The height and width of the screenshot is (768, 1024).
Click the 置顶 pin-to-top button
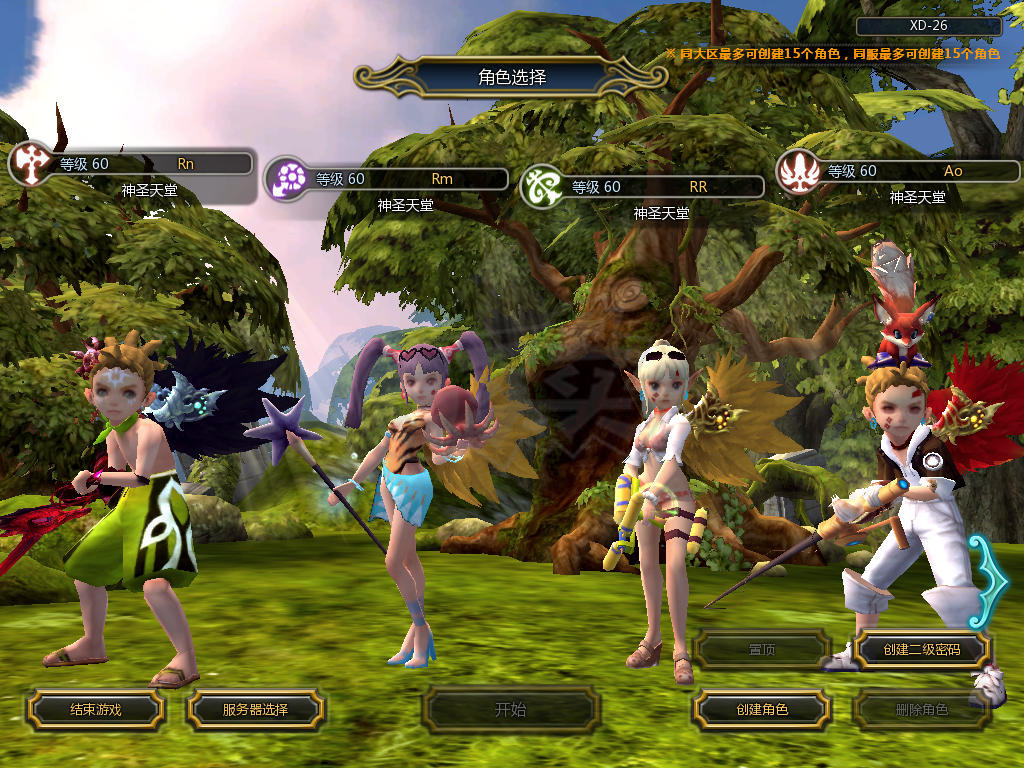(762, 650)
